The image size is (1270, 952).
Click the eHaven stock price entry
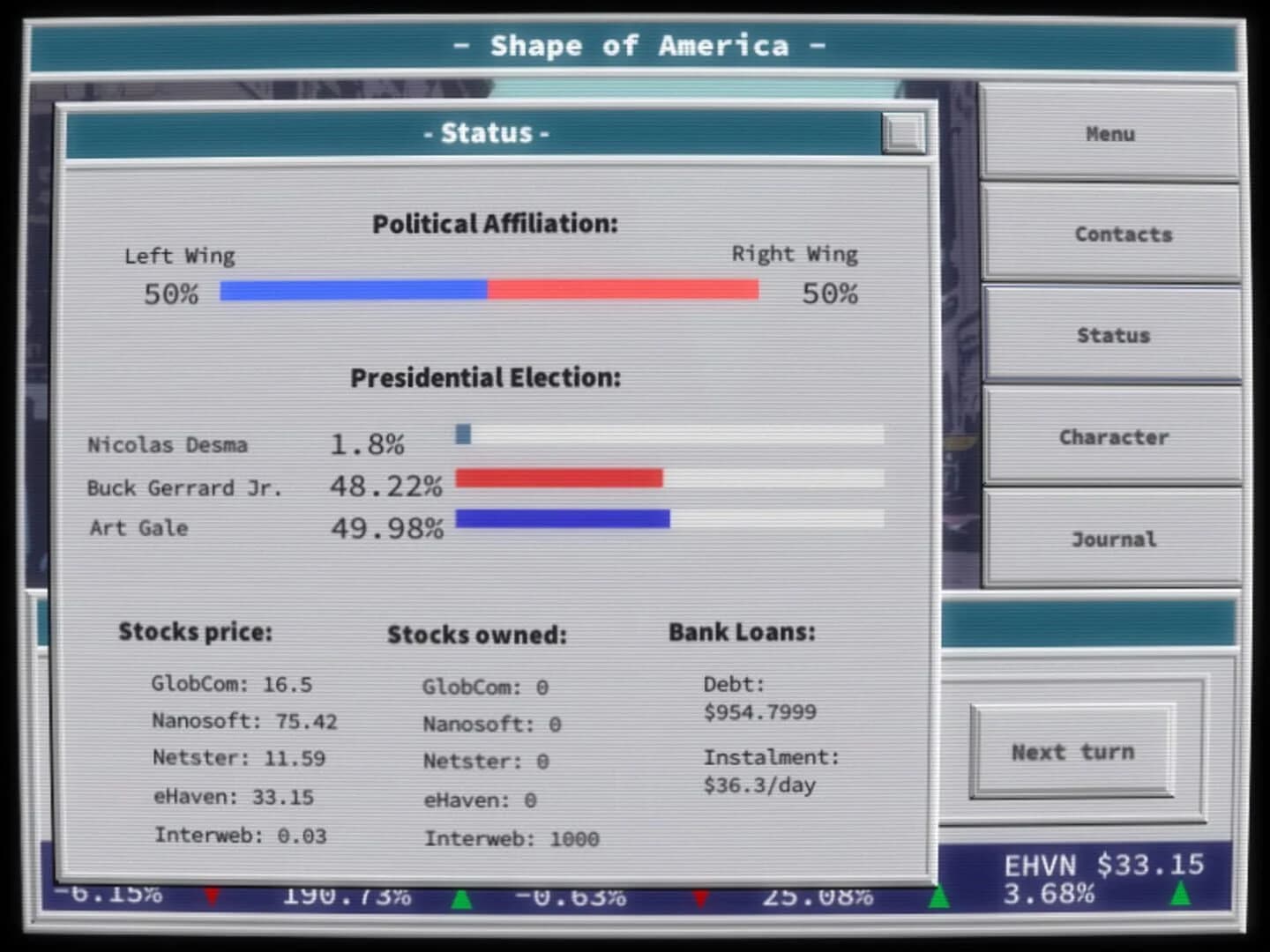(x=233, y=796)
